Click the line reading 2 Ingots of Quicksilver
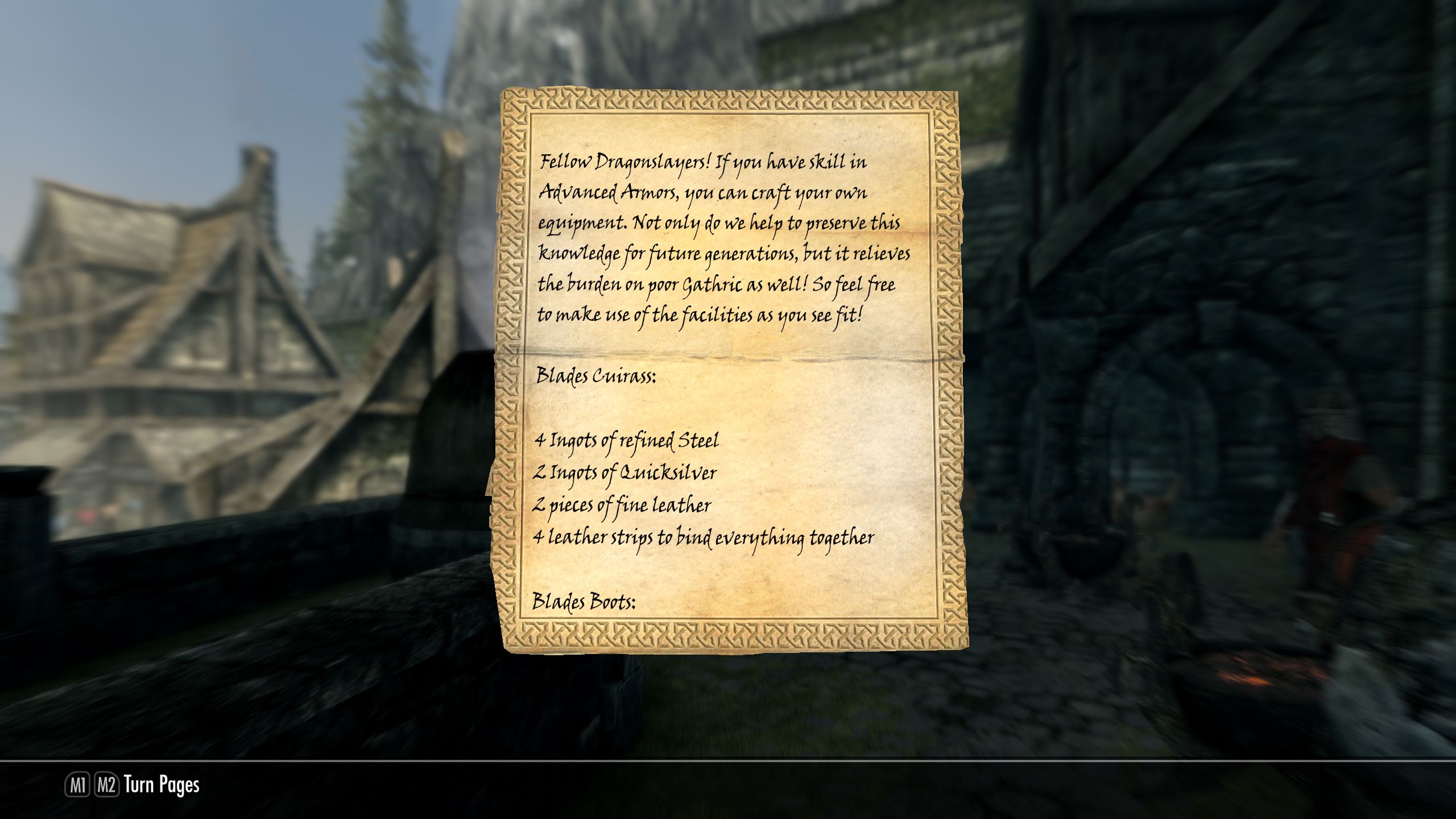 [x=626, y=472]
